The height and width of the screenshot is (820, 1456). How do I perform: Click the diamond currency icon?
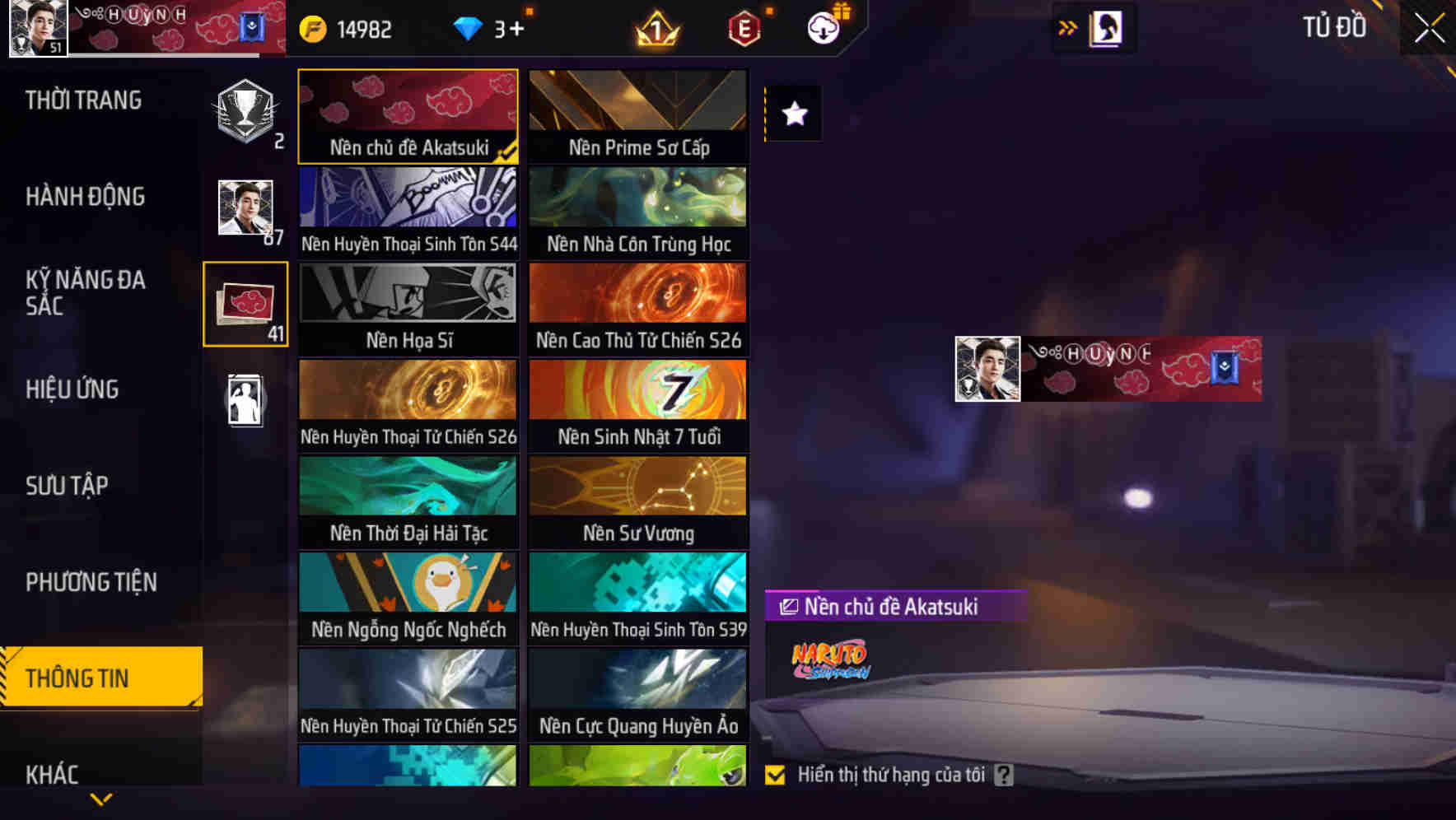click(469, 27)
